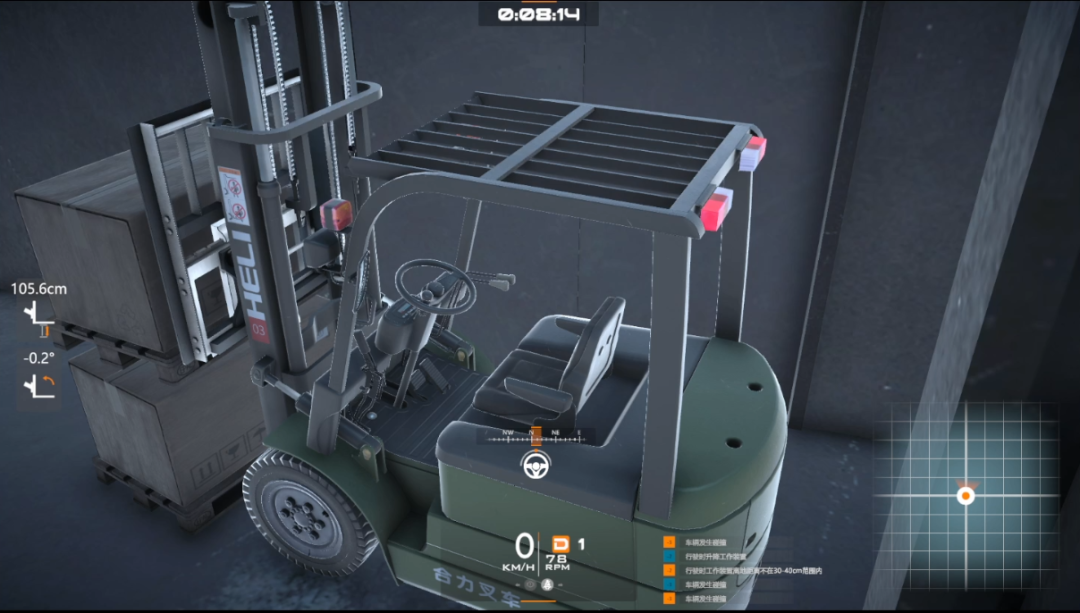Click the fork tilt angle icon
The image size is (1080, 613).
38,383
